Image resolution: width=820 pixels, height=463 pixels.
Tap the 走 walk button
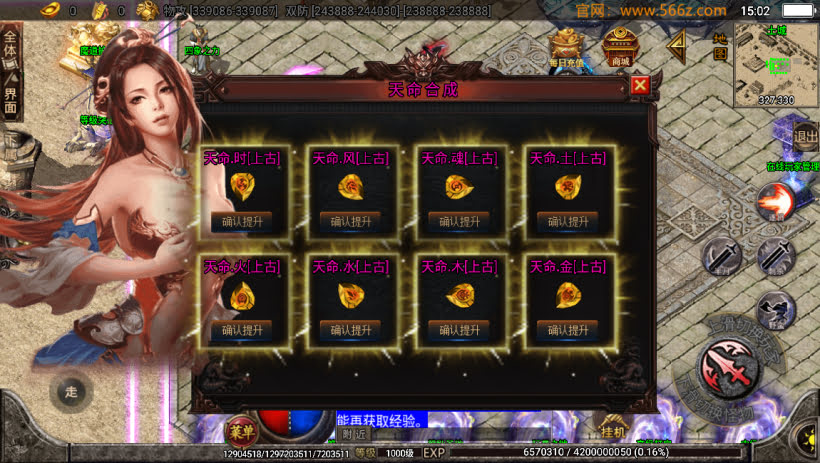point(70,391)
